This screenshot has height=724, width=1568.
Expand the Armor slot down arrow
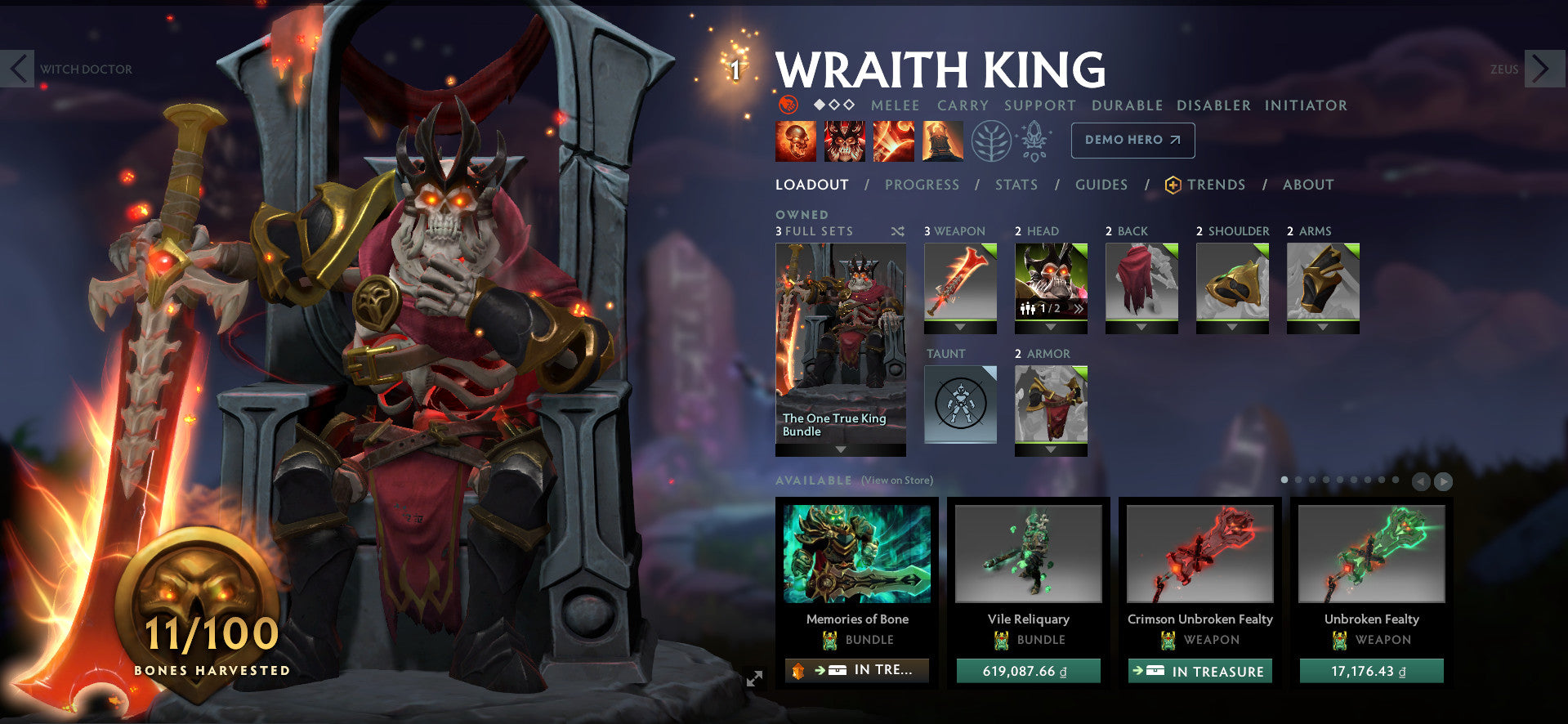click(1051, 450)
